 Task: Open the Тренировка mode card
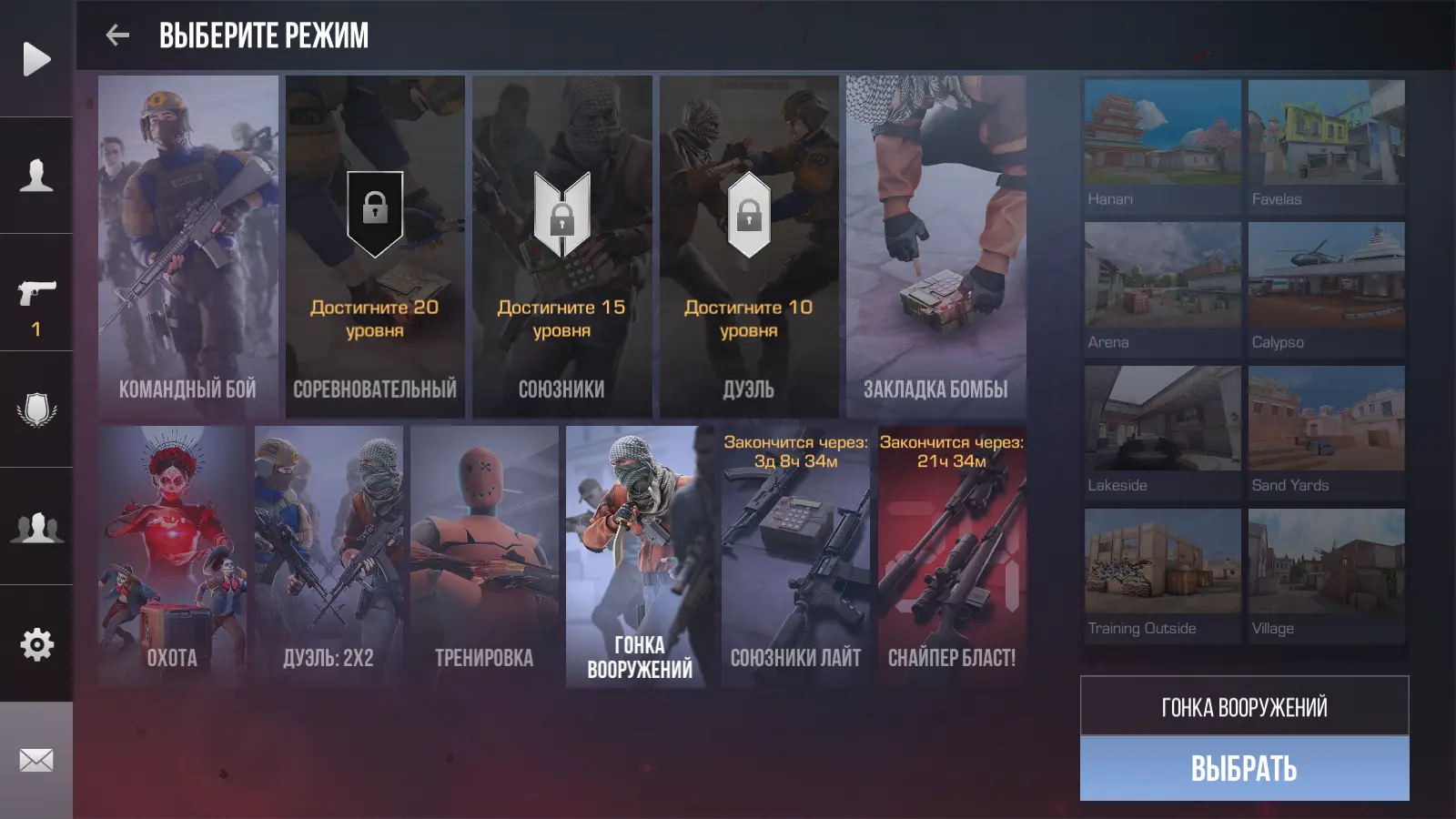pyautogui.click(x=484, y=556)
